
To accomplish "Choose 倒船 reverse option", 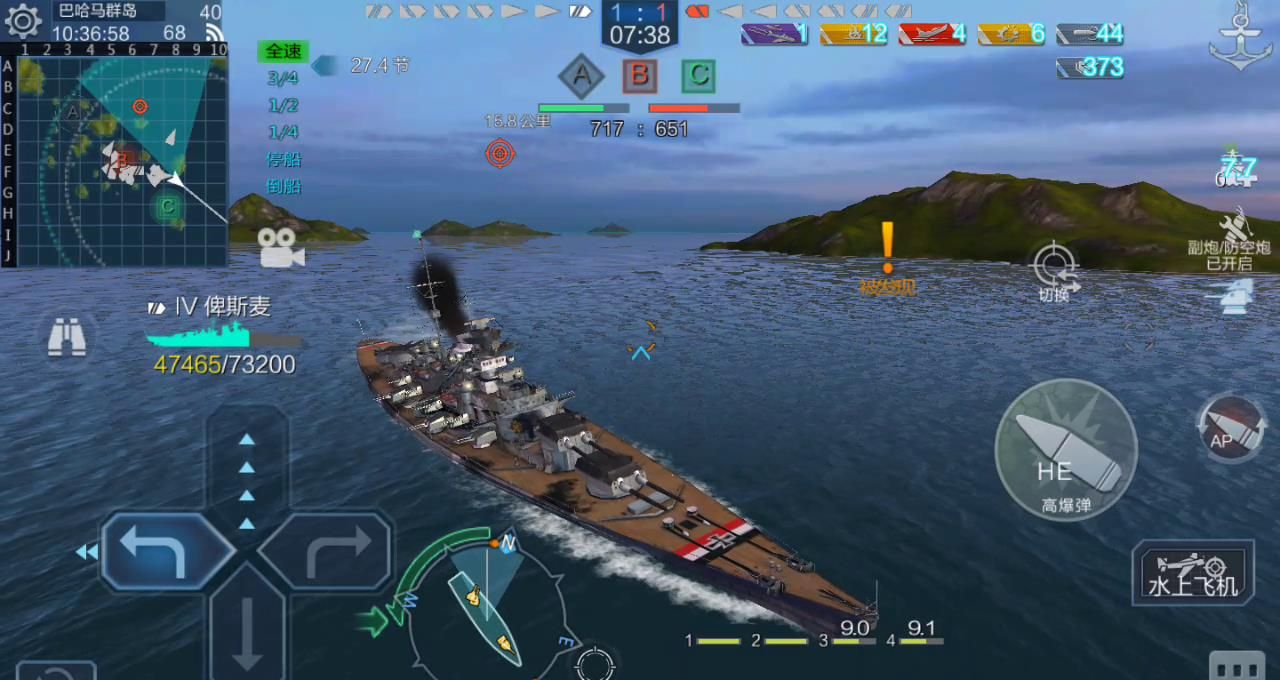I will [x=284, y=186].
